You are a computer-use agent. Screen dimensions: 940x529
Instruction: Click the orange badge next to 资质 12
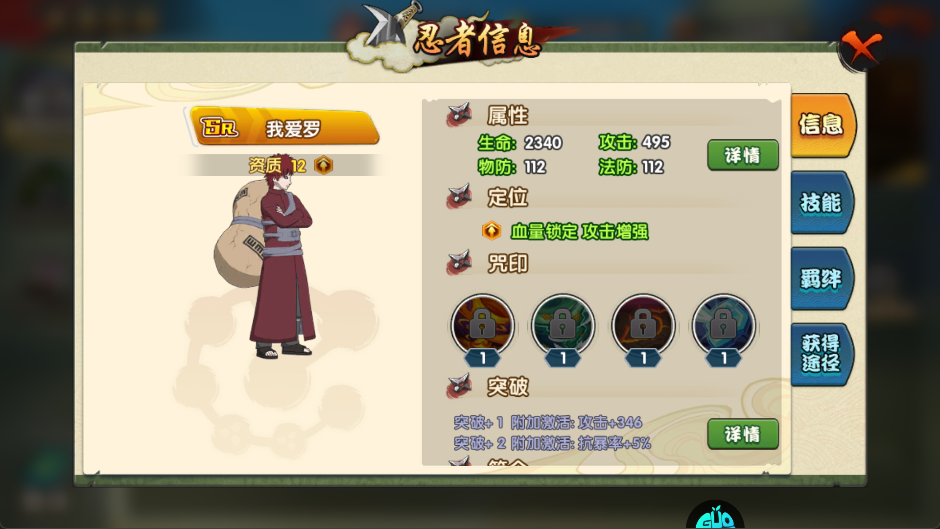(323, 166)
